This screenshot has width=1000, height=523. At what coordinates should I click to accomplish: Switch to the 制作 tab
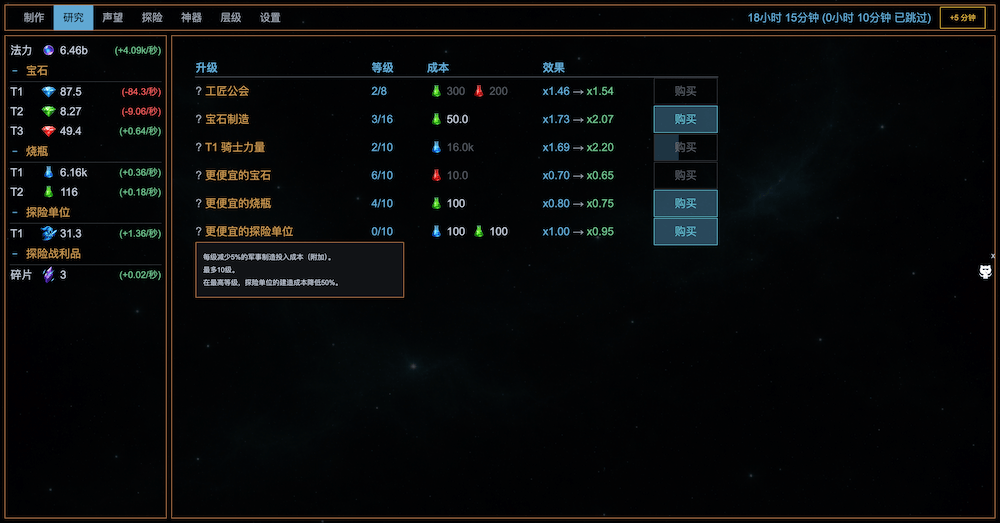pos(34,18)
